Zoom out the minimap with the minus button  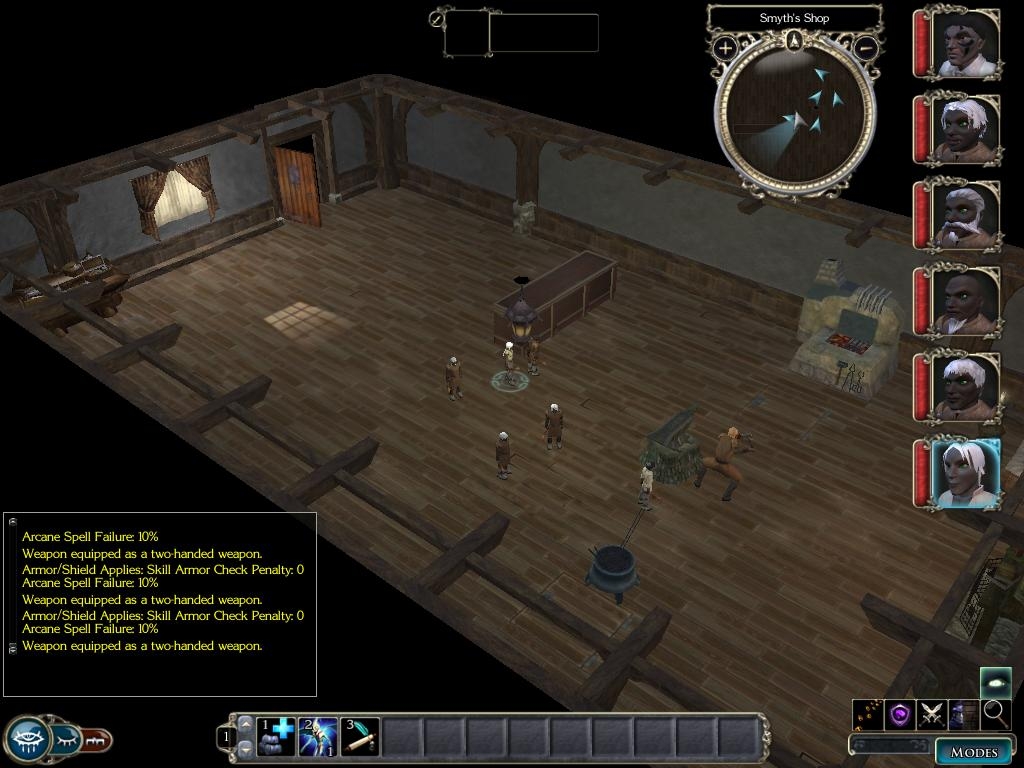[866, 47]
